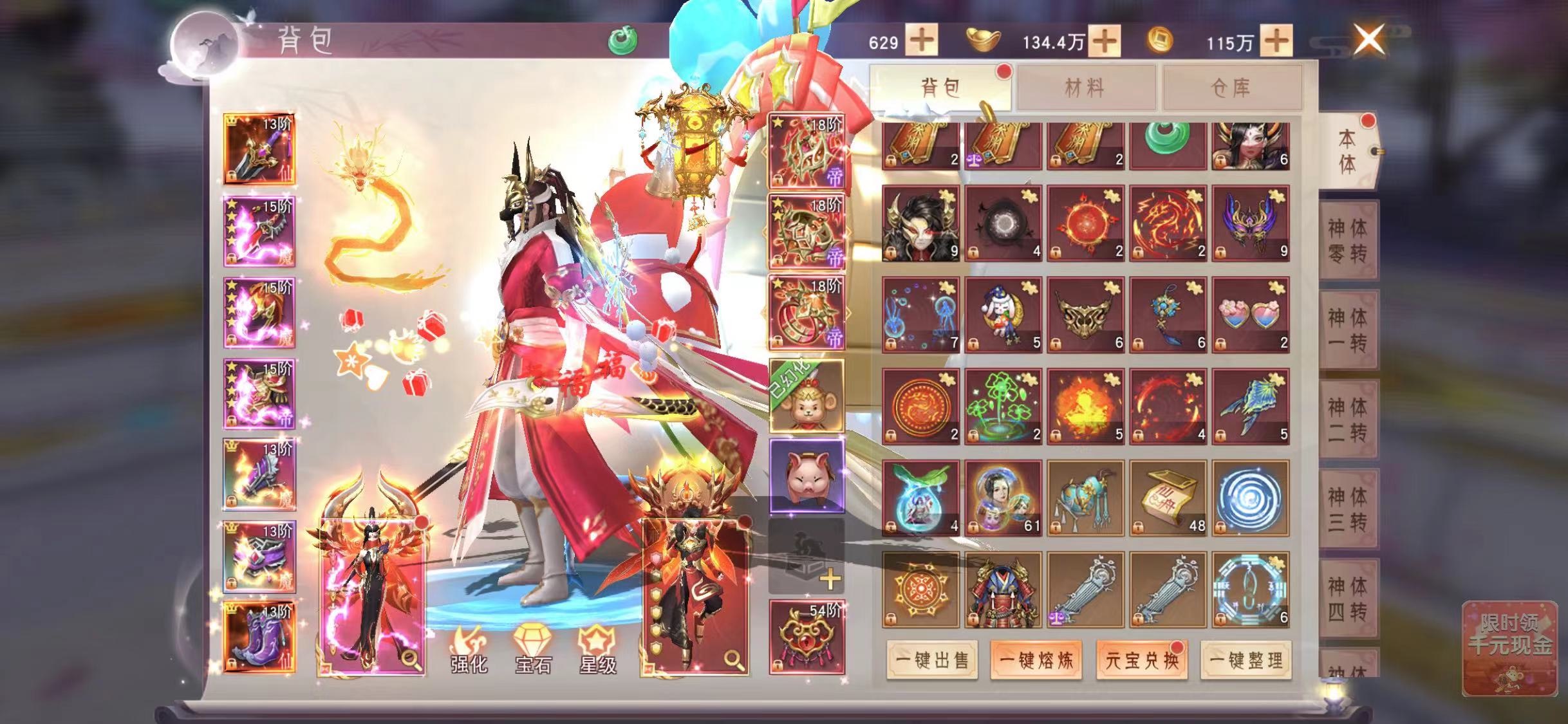This screenshot has height=724, width=1568.
Task: Switch to the 材料 tab
Action: click(1085, 88)
